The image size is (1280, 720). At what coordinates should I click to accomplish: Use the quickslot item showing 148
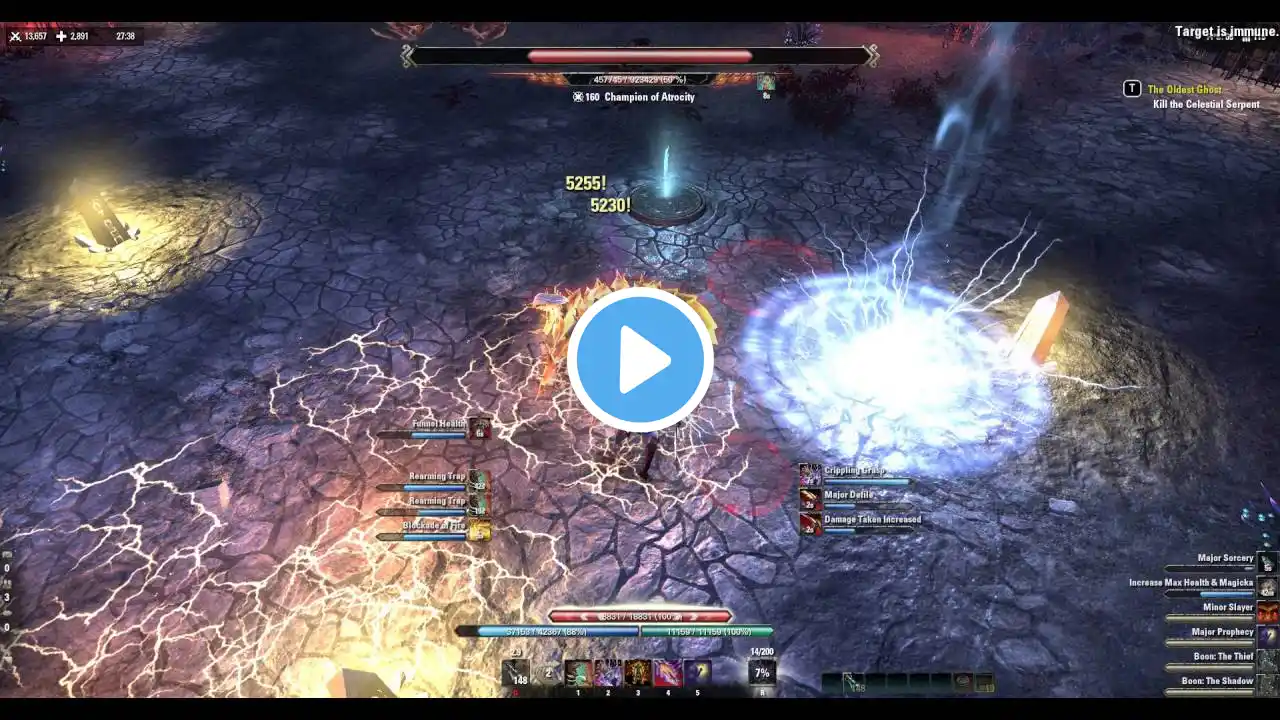[517, 673]
